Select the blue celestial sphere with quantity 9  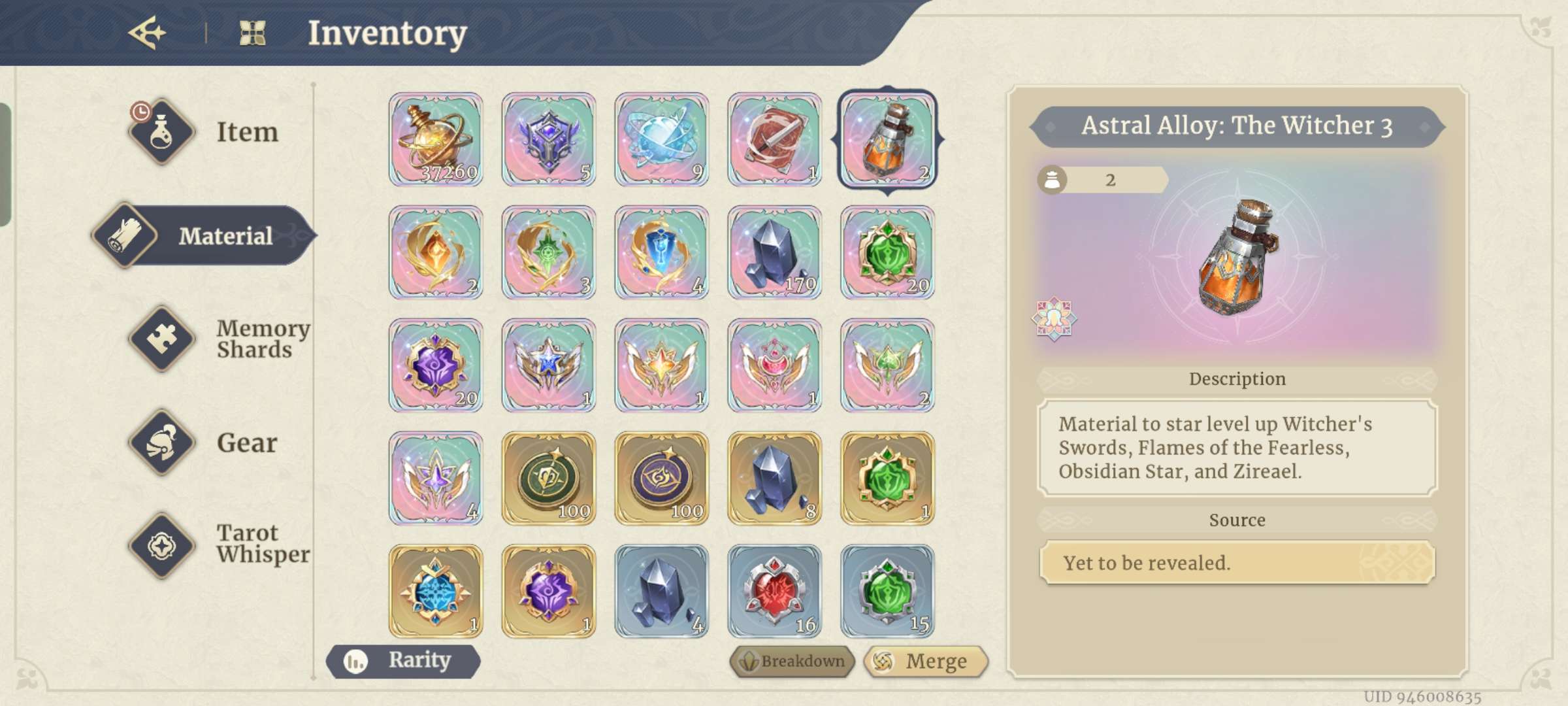pyautogui.click(x=661, y=139)
